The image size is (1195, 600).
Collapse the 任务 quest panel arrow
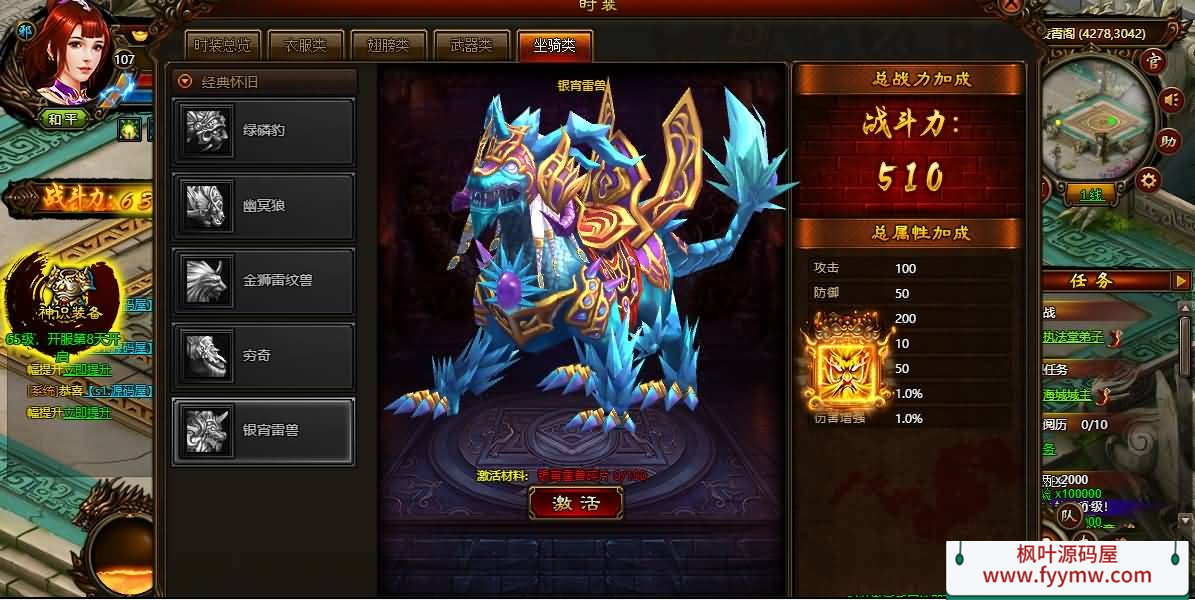tap(1181, 281)
